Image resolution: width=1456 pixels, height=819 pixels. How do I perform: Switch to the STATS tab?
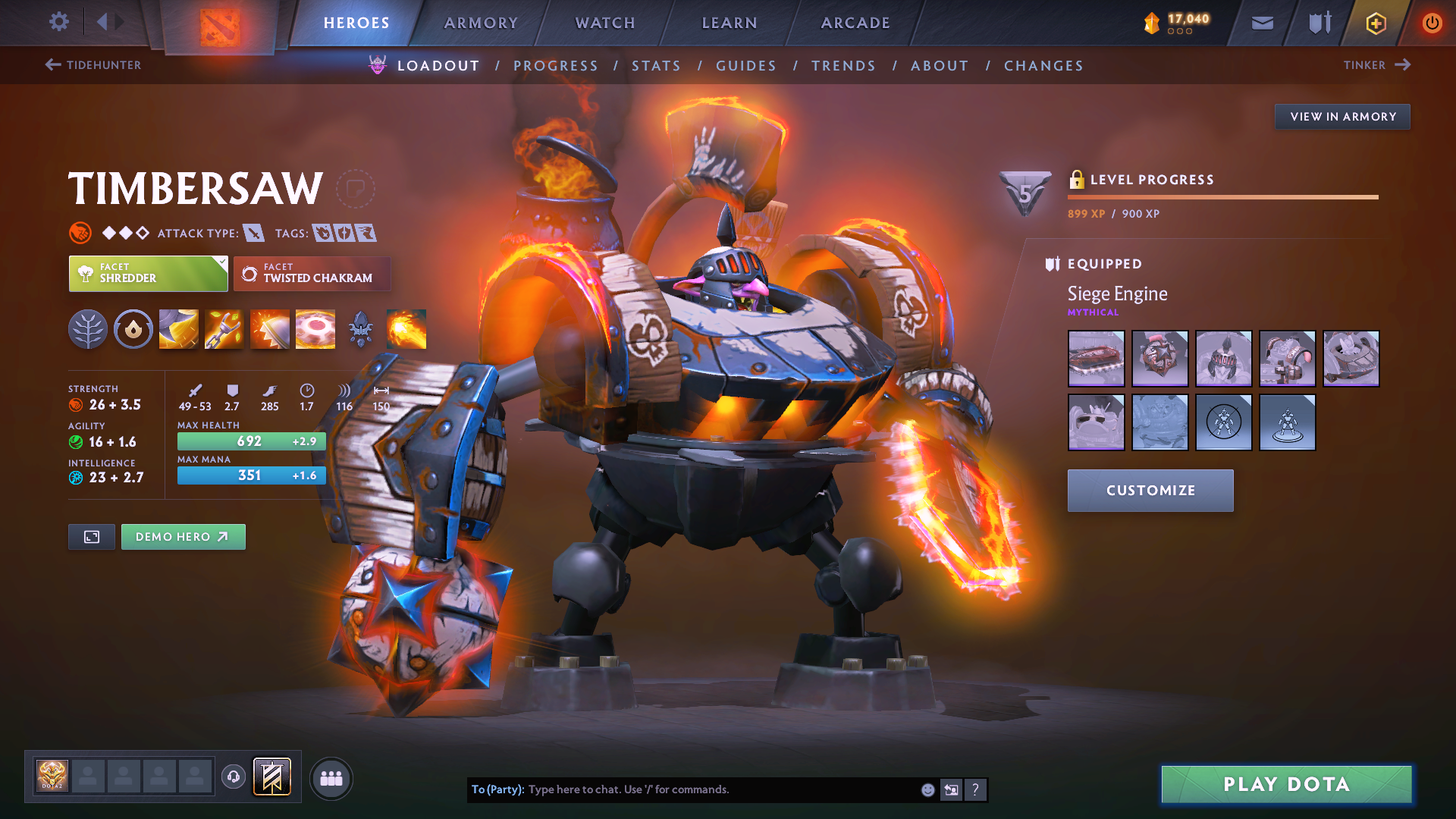[x=656, y=65]
